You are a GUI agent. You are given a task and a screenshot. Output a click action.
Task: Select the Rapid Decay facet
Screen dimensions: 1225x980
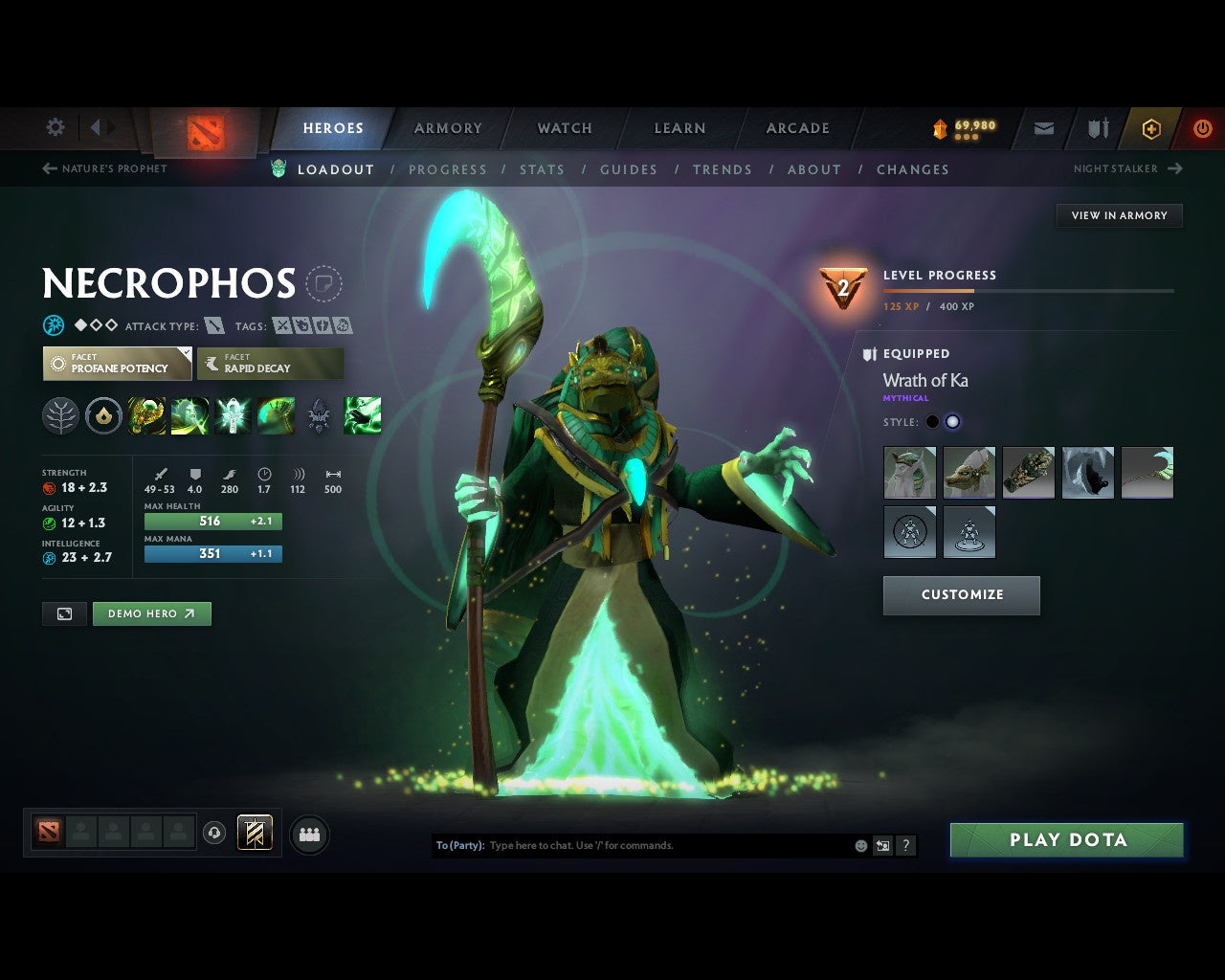point(271,364)
